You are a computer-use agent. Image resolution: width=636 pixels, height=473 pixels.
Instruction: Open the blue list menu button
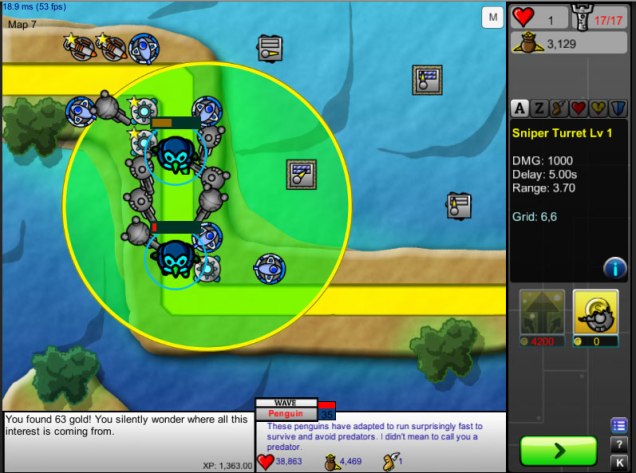click(x=619, y=425)
